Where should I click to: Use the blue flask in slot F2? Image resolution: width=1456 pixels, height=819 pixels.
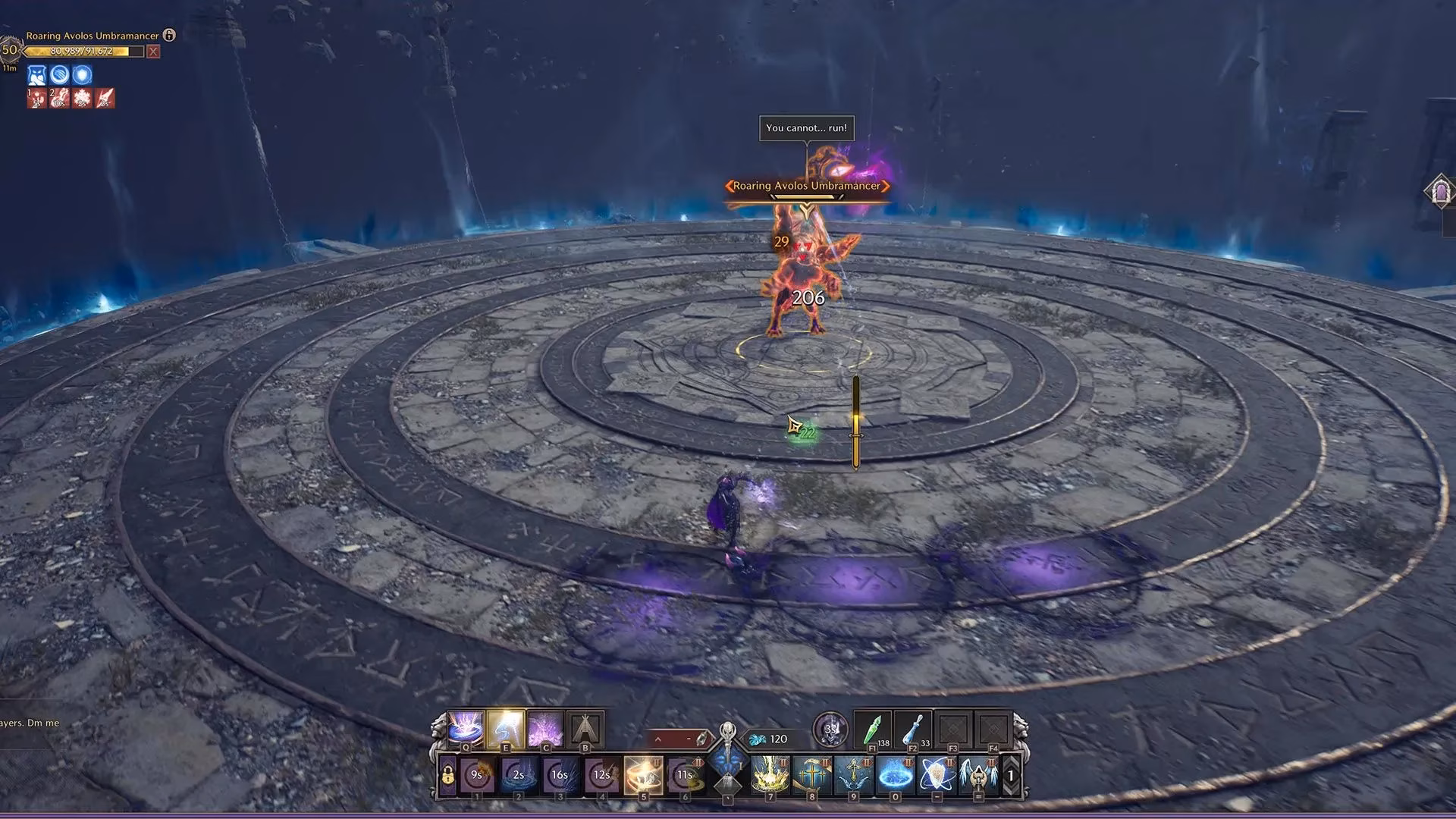click(915, 729)
